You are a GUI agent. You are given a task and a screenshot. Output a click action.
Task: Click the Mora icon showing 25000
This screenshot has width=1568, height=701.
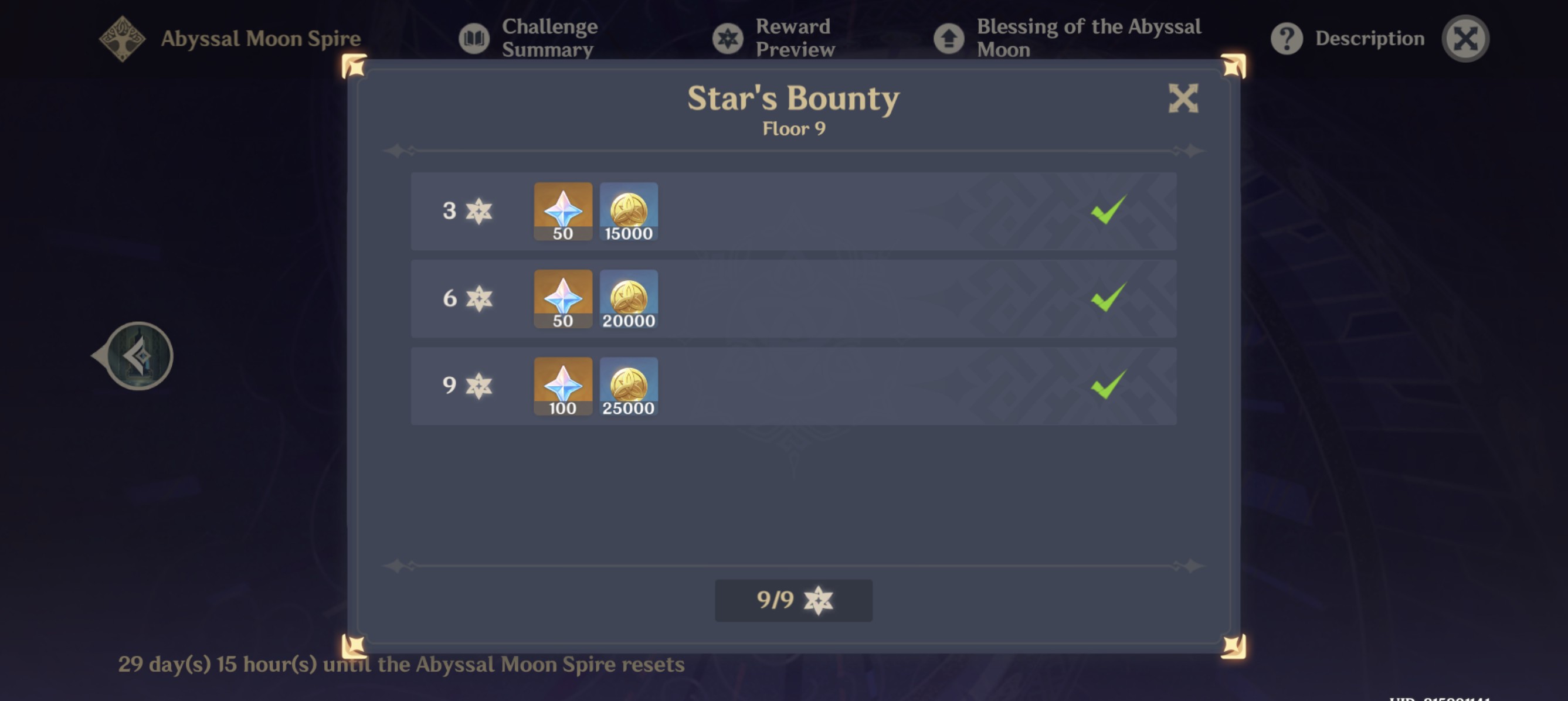(629, 384)
